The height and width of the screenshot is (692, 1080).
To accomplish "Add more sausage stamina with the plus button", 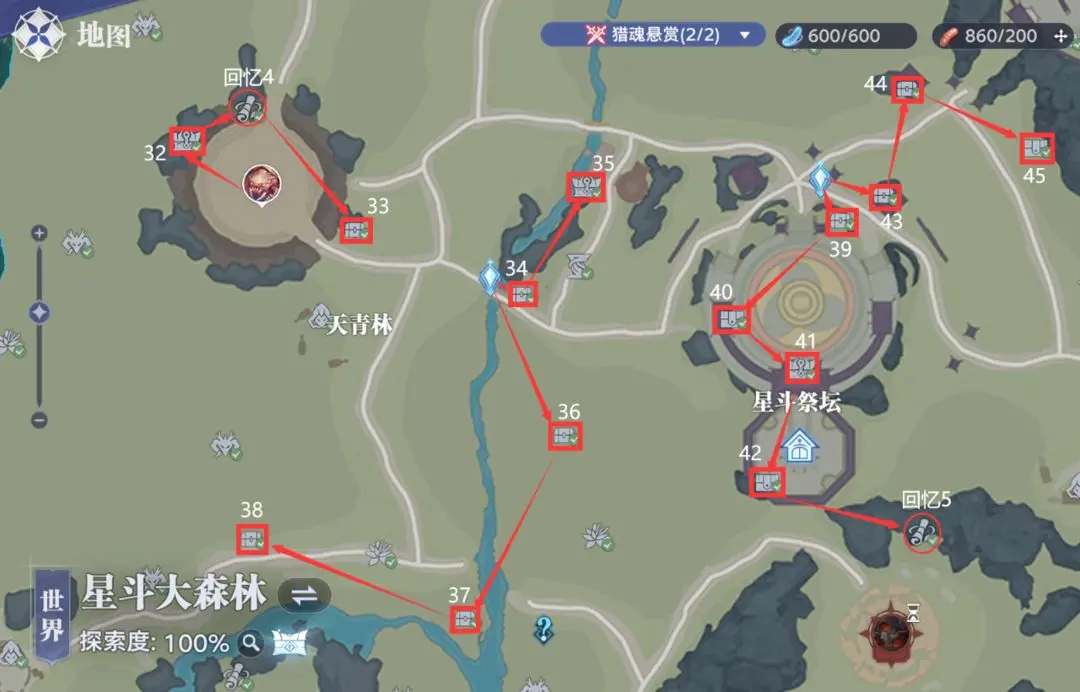I will 1061,36.
